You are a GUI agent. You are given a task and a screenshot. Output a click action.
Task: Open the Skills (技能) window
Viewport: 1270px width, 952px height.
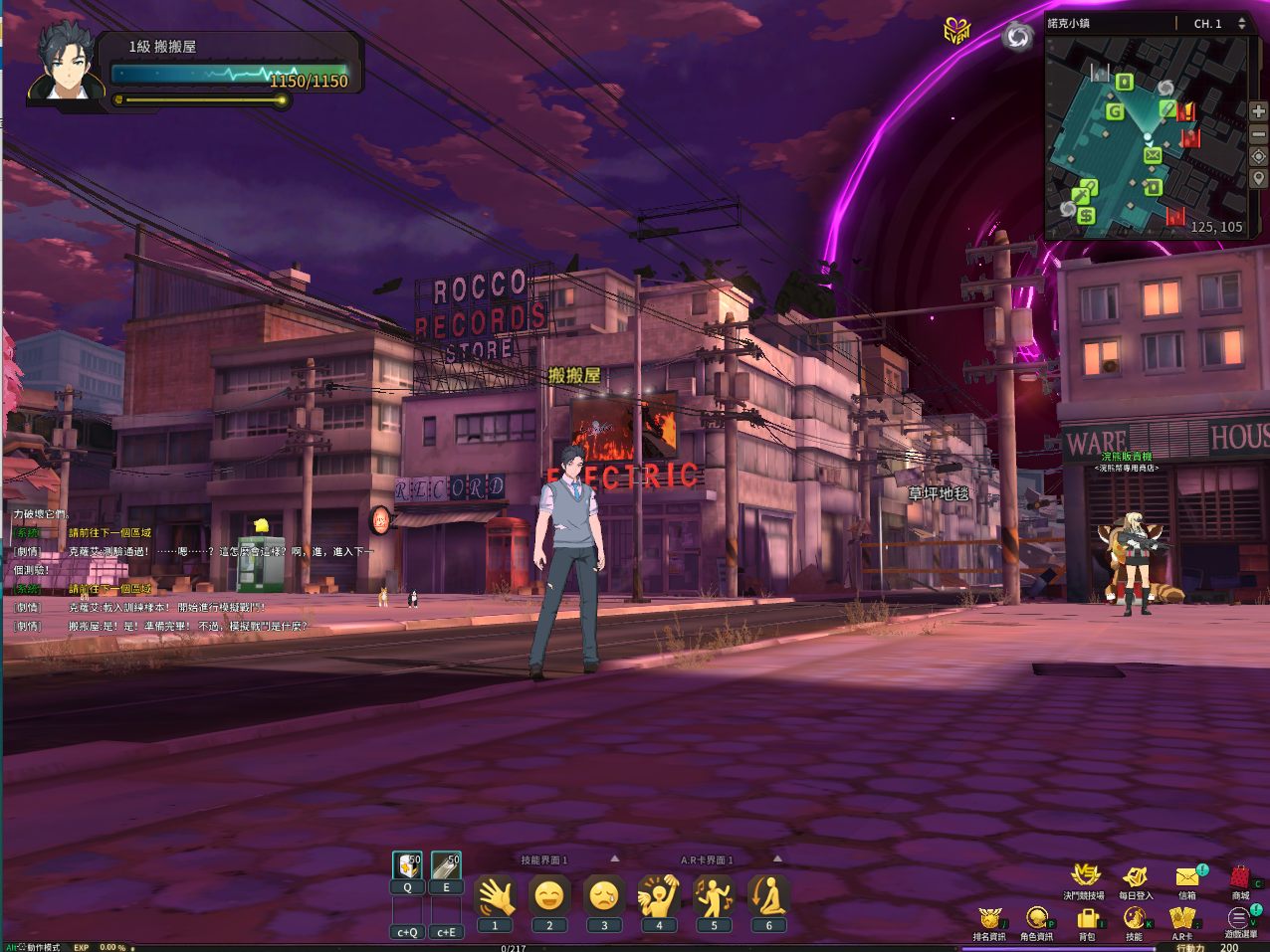1134,917
